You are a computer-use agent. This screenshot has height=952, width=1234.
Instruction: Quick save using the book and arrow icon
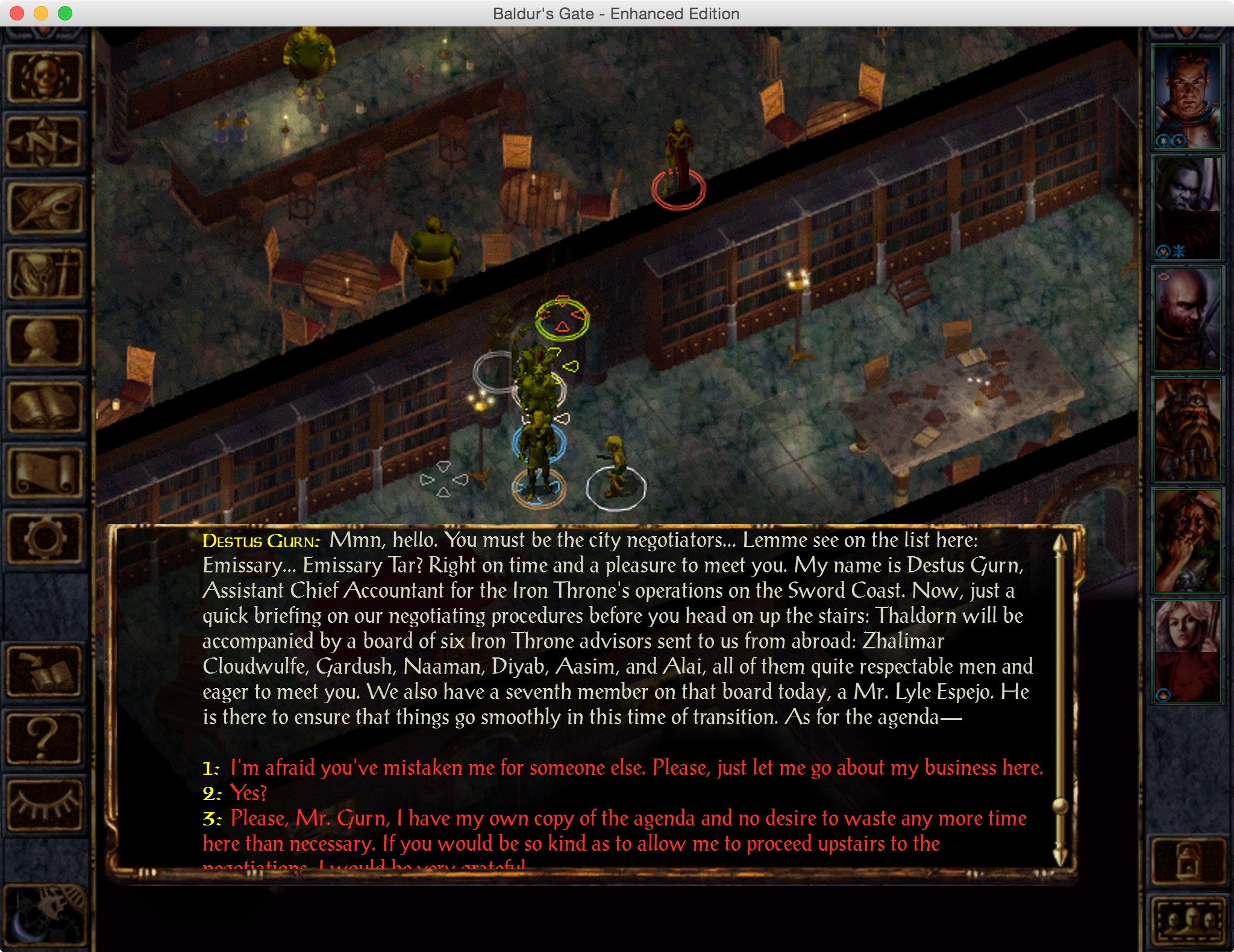tap(45, 671)
